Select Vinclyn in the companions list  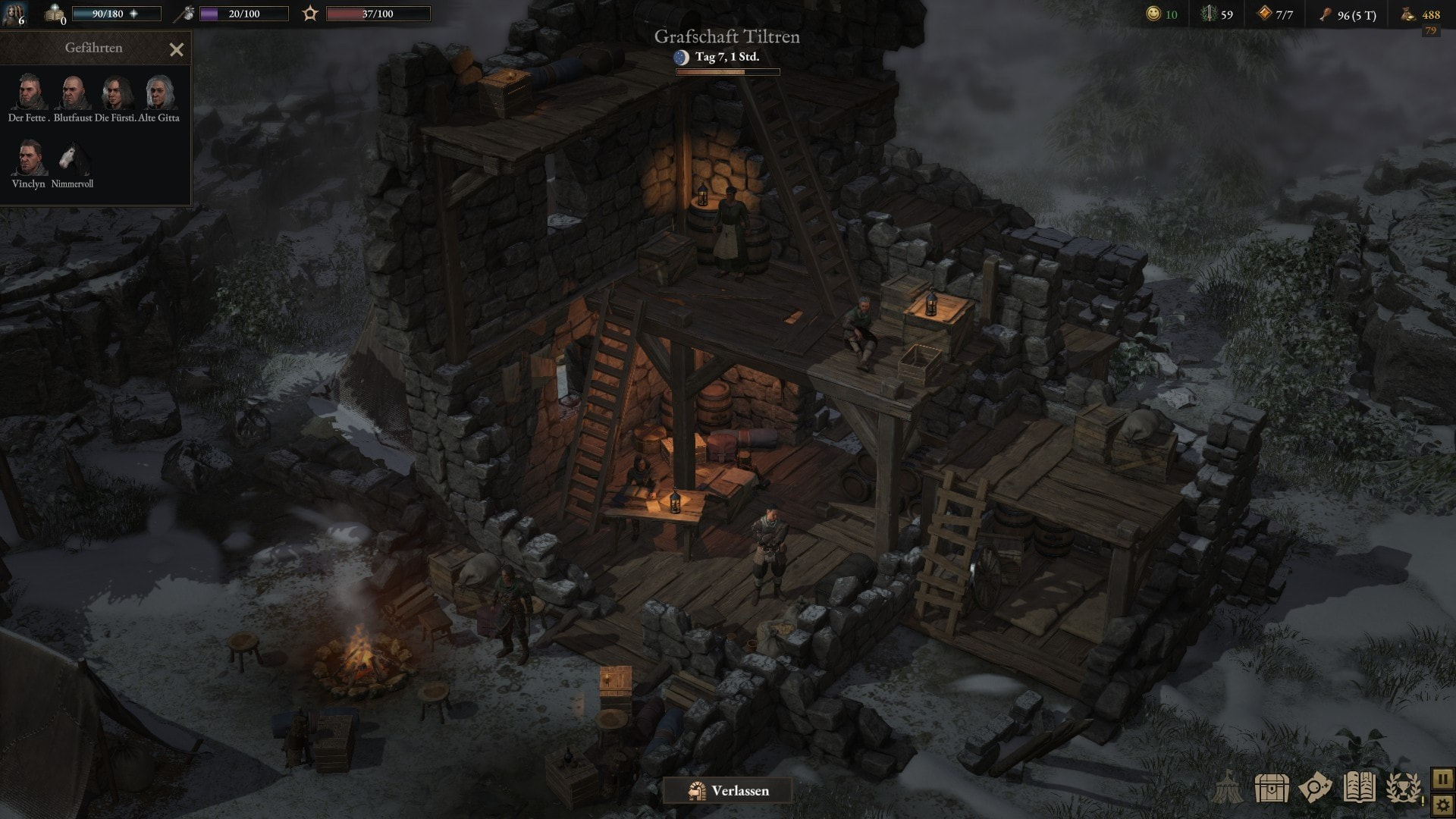(29, 158)
